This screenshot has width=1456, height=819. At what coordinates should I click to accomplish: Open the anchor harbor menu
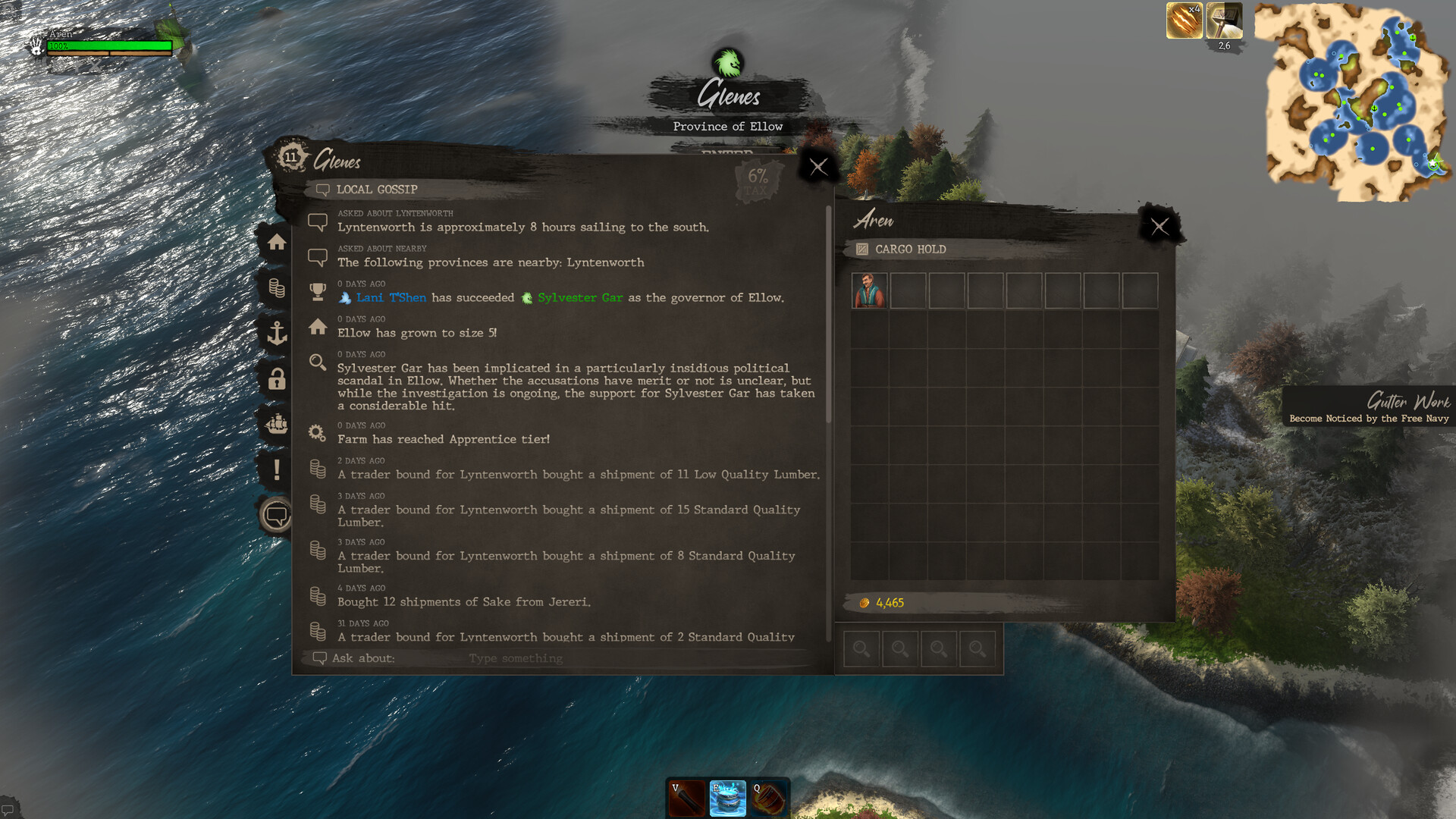(x=277, y=334)
